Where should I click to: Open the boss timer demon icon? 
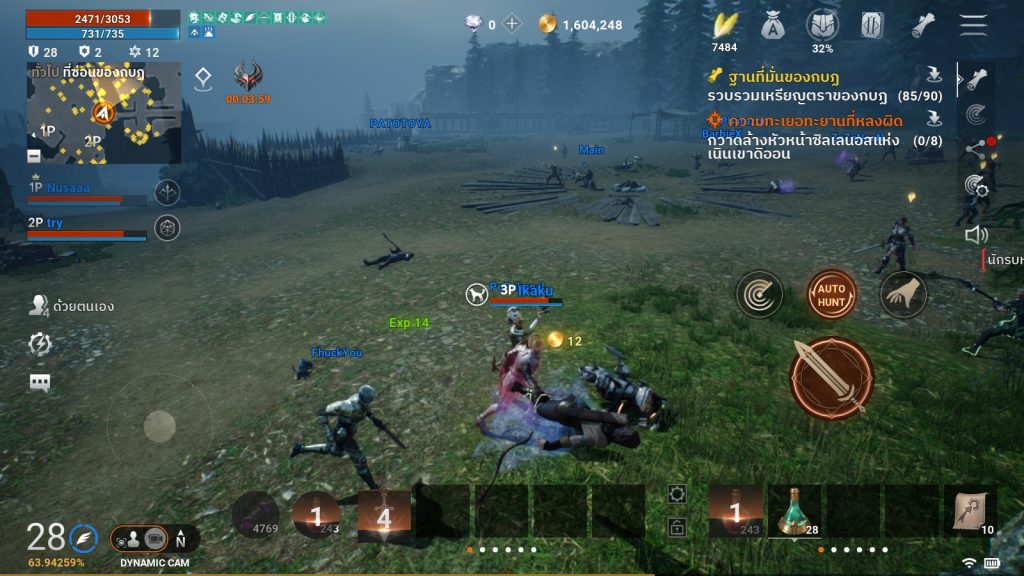tap(247, 77)
